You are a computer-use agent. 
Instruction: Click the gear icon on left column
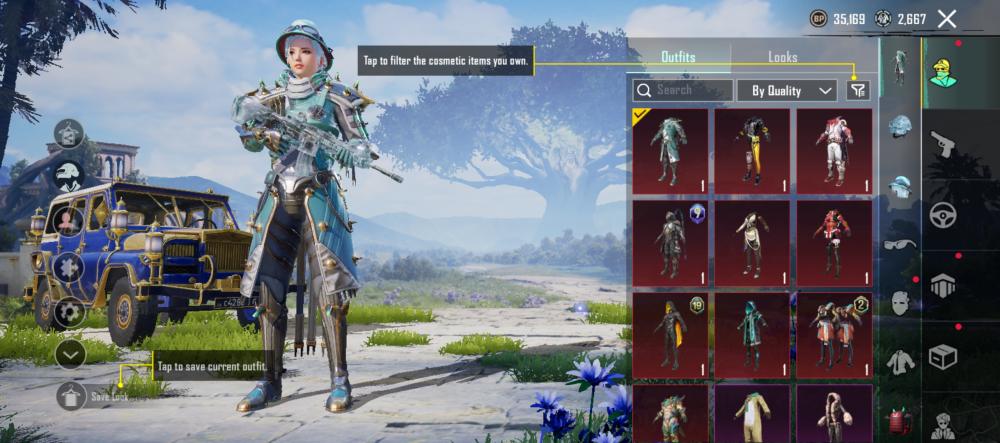tap(70, 311)
